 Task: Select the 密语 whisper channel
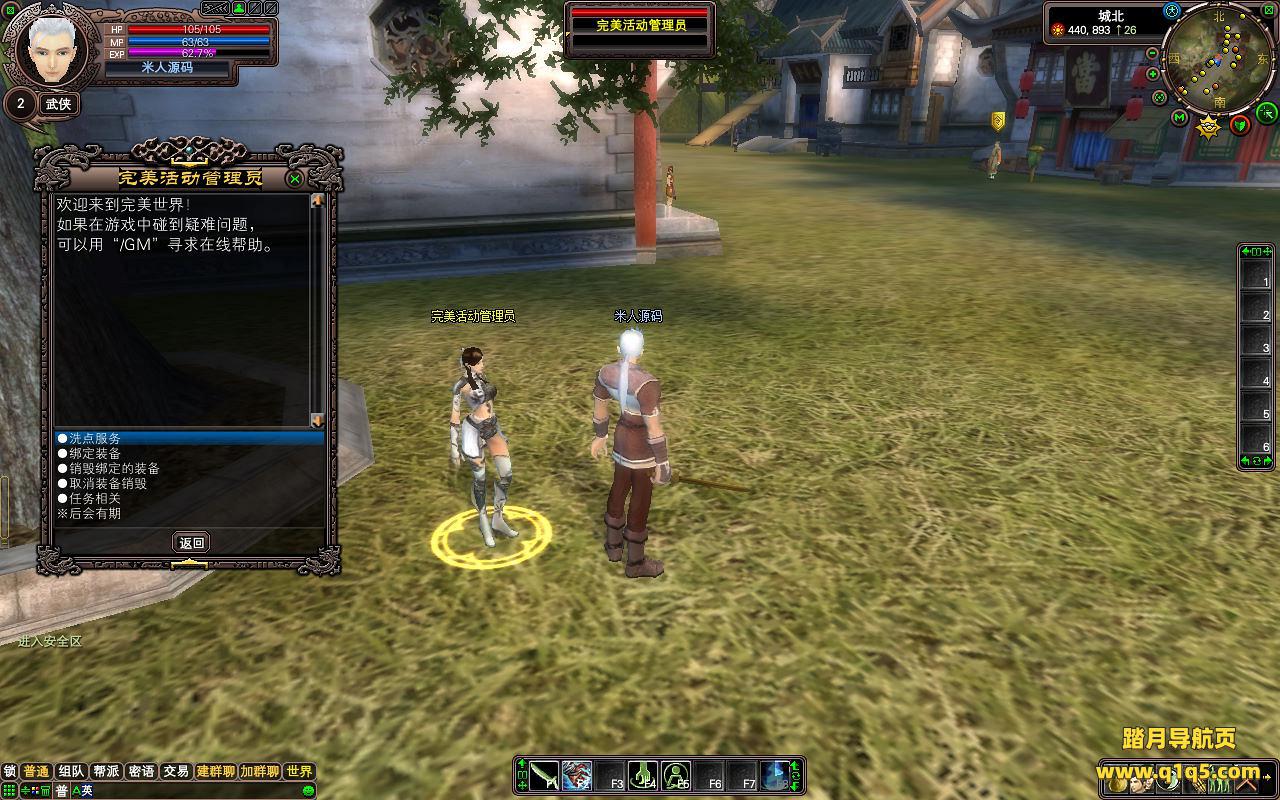[141, 771]
